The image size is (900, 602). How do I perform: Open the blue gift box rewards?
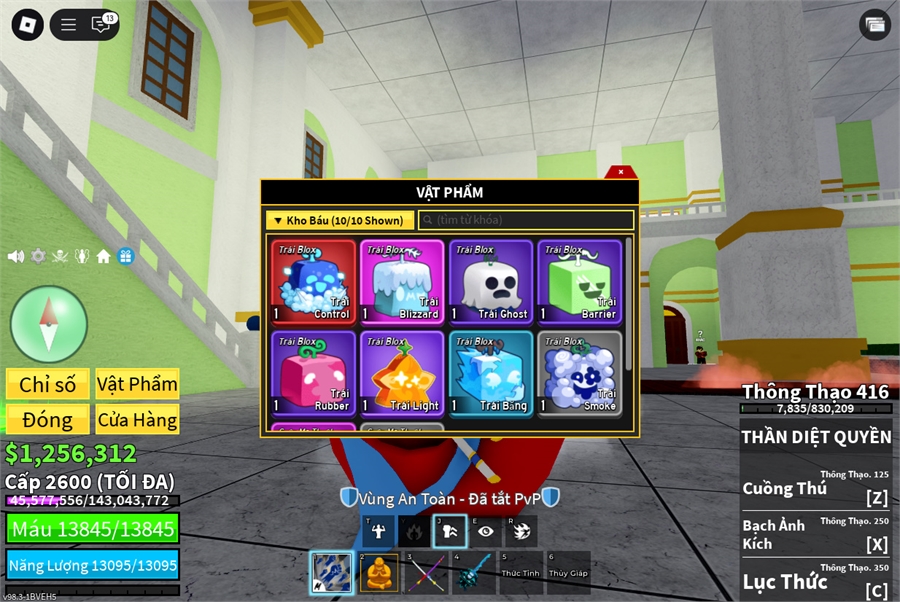(x=126, y=256)
